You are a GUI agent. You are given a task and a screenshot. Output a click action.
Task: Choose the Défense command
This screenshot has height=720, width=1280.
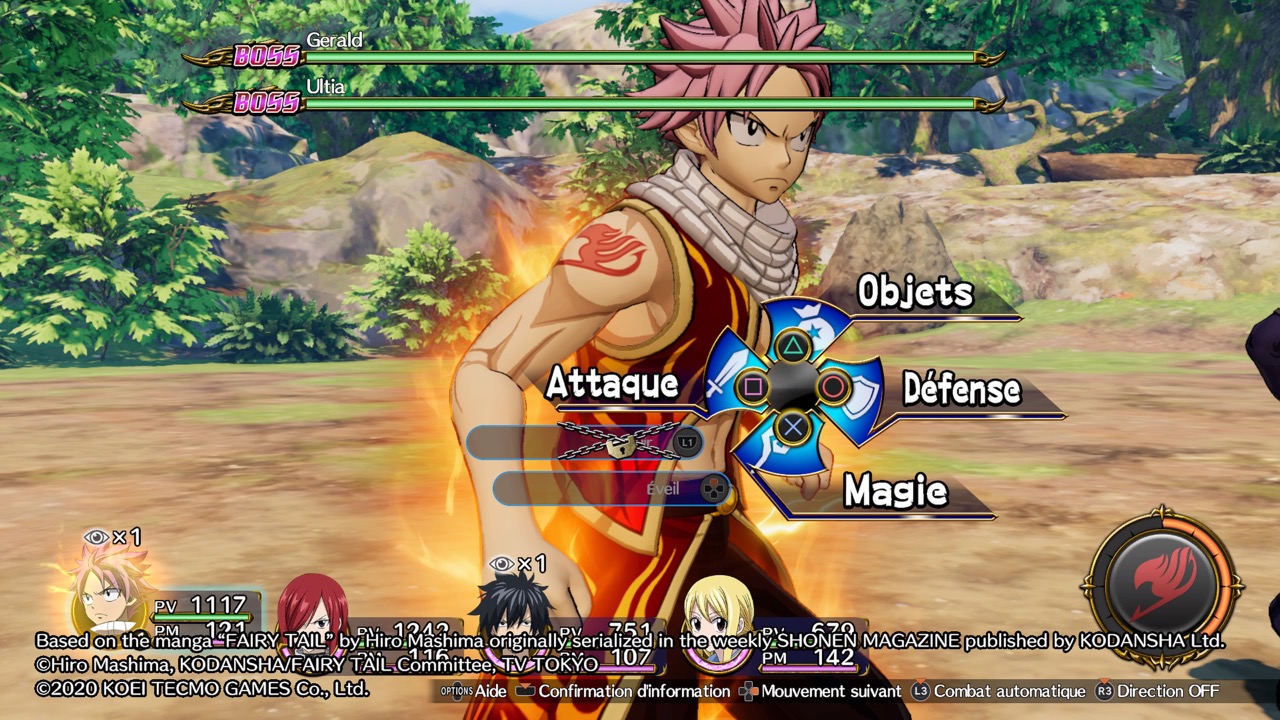pyautogui.click(x=961, y=391)
